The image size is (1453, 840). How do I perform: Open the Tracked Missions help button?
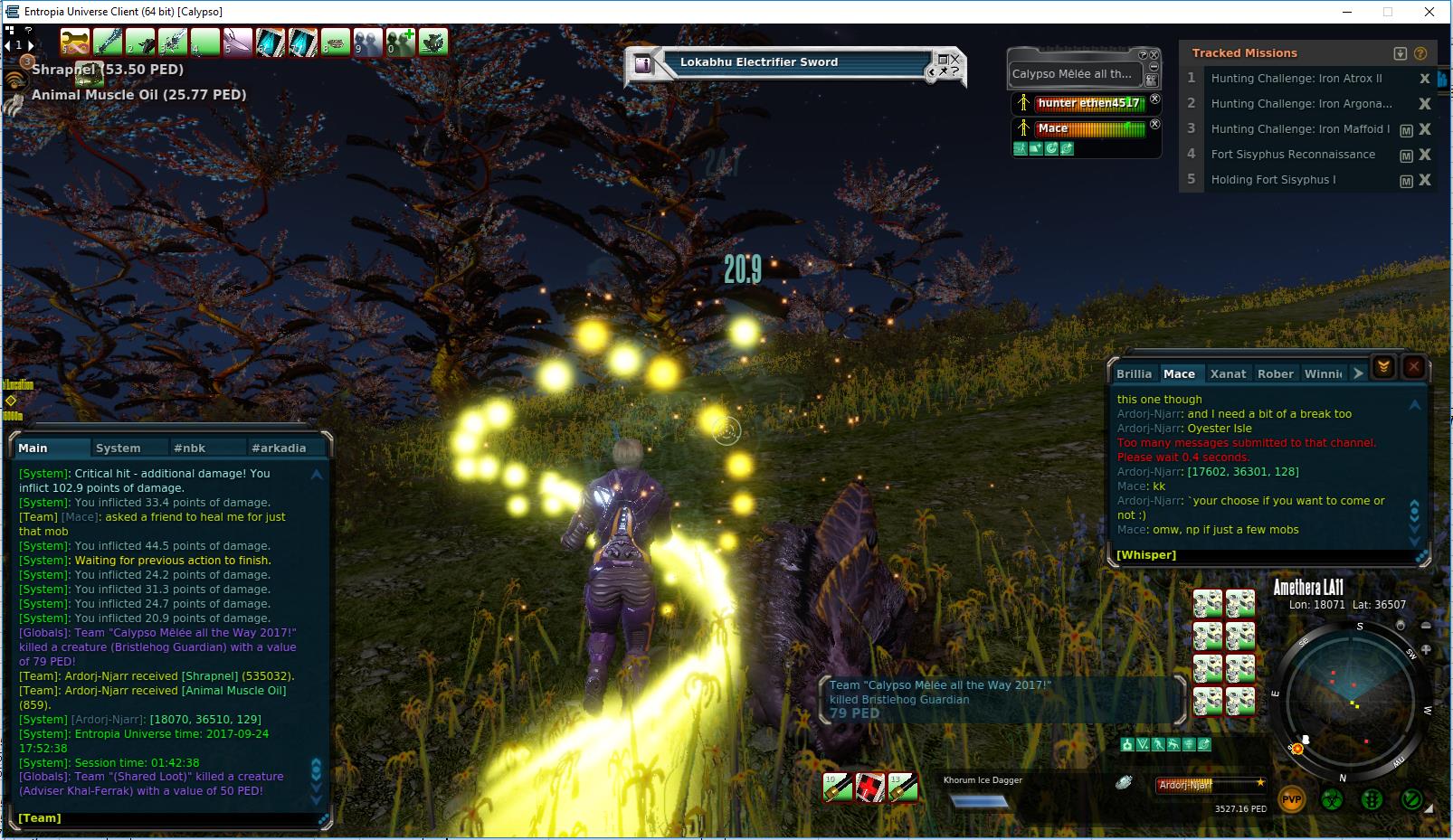point(1420,53)
